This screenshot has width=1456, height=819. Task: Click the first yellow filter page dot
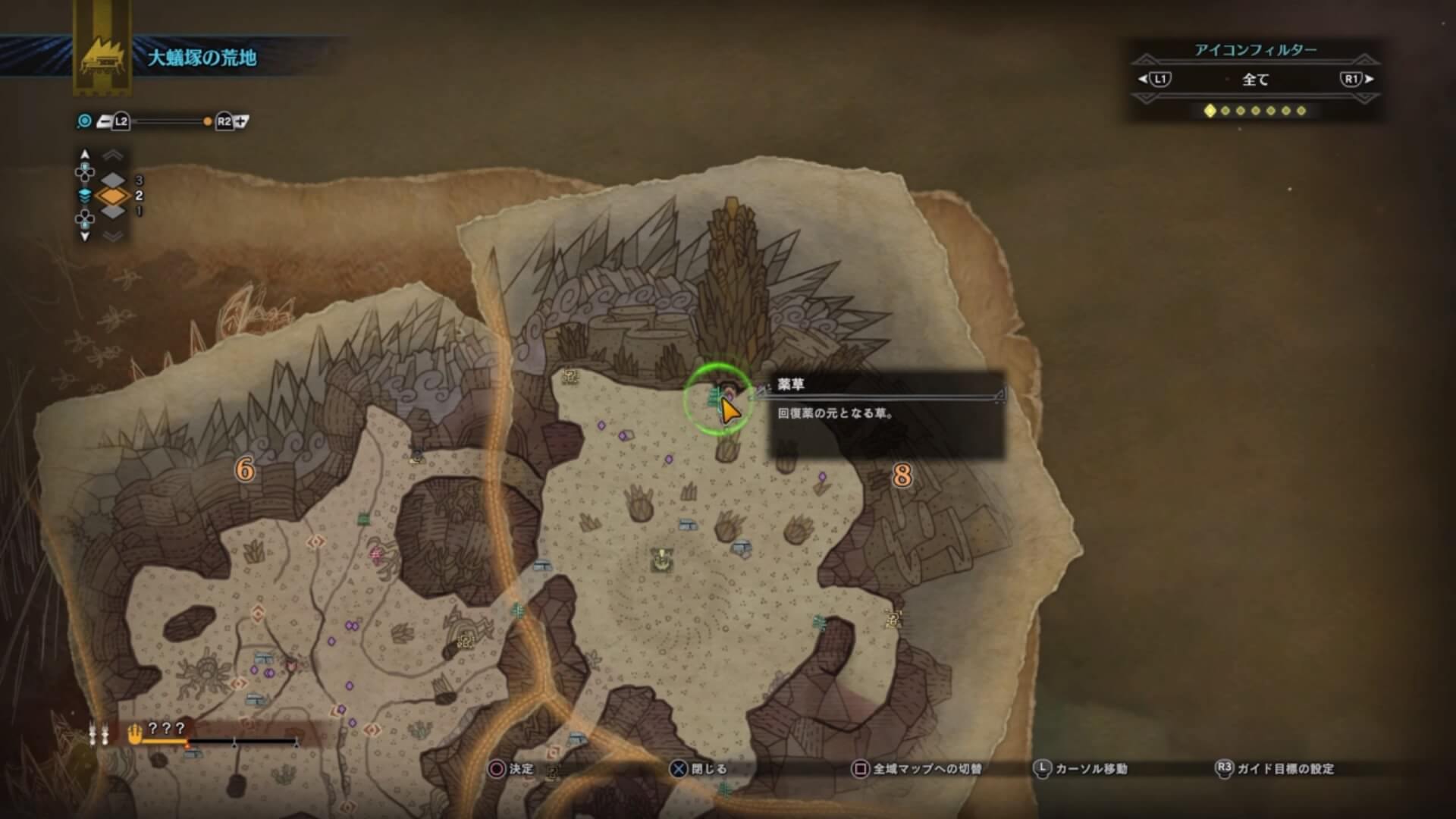(1210, 111)
